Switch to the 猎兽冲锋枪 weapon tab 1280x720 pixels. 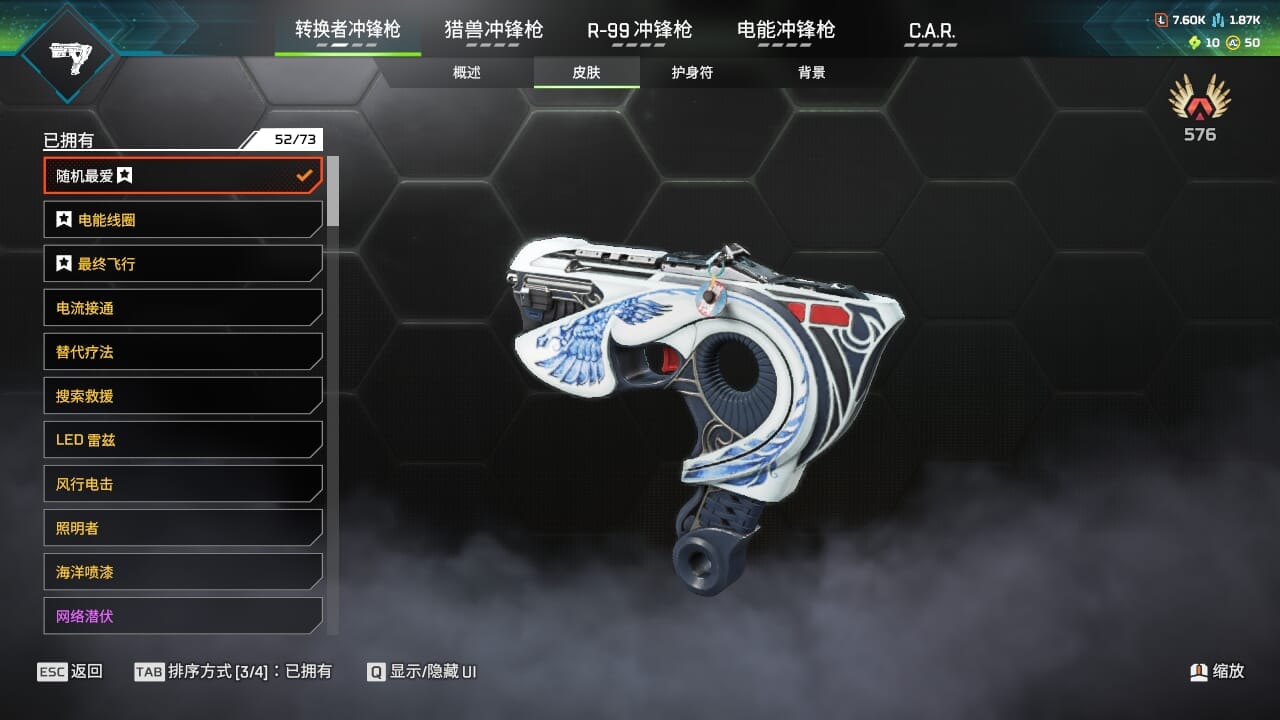(493, 30)
